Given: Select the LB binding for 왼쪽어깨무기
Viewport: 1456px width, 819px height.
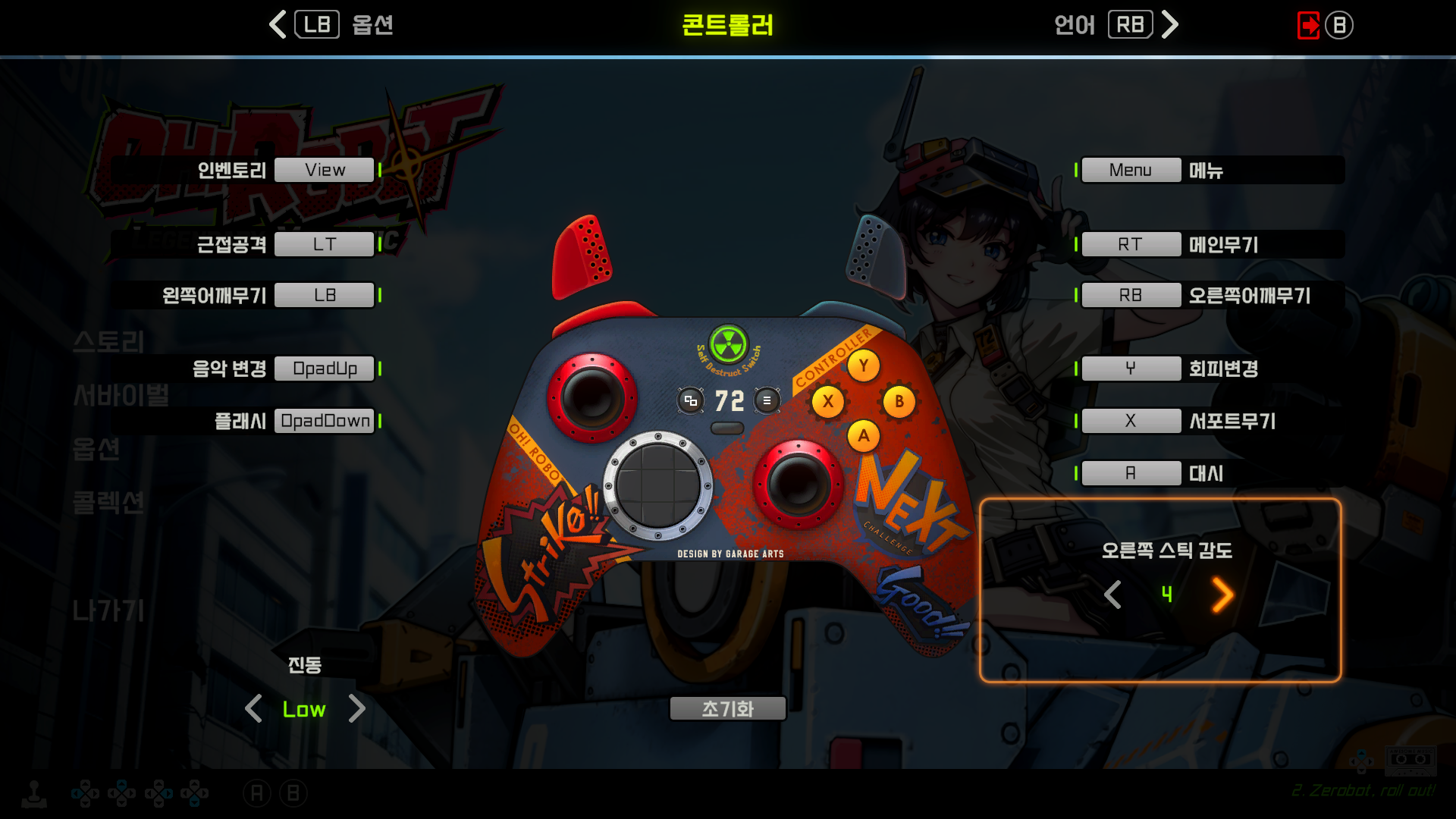Looking at the screenshot, I should point(325,295).
